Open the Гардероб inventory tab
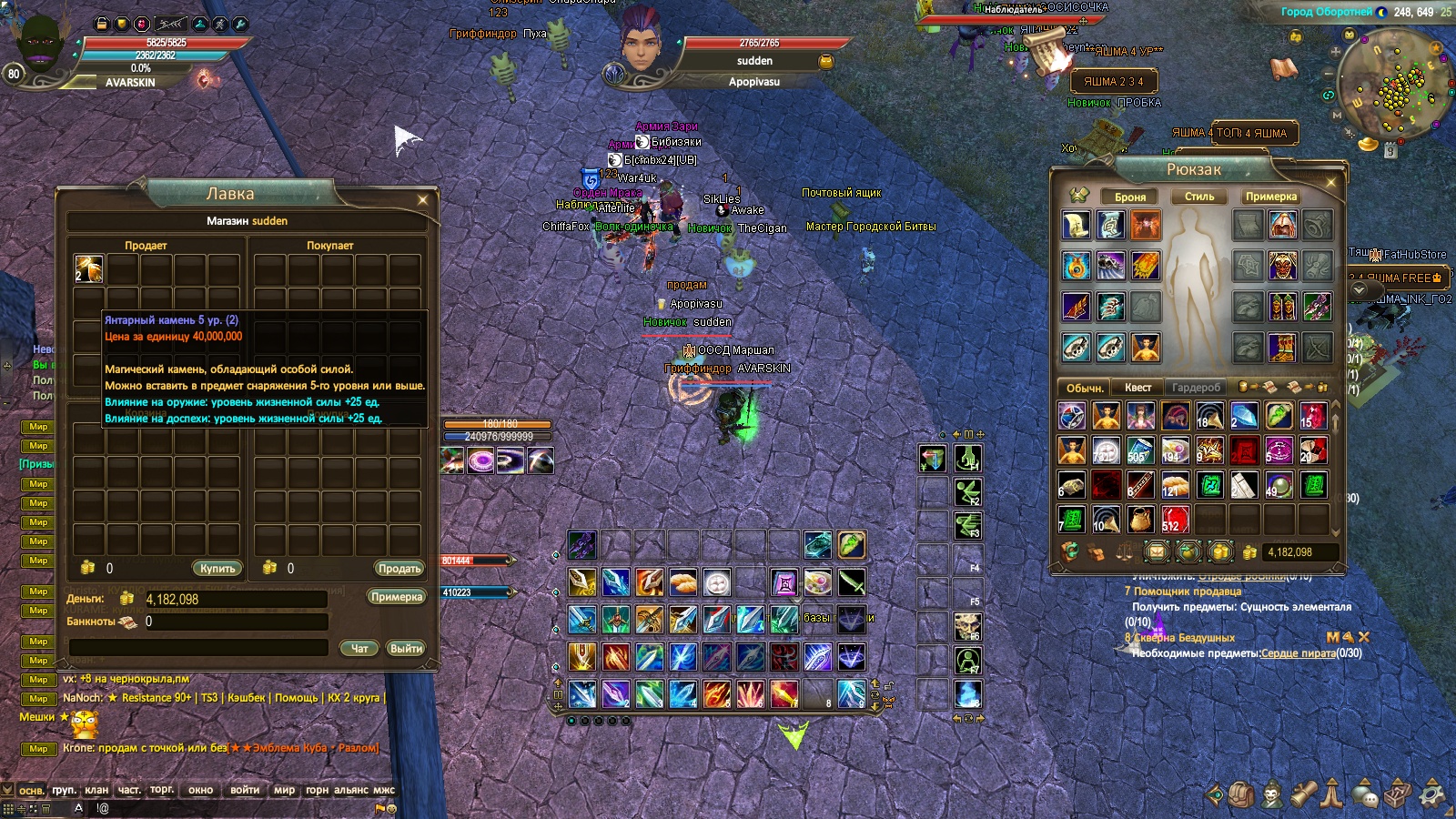Image resolution: width=1456 pixels, height=819 pixels. coord(1196,388)
